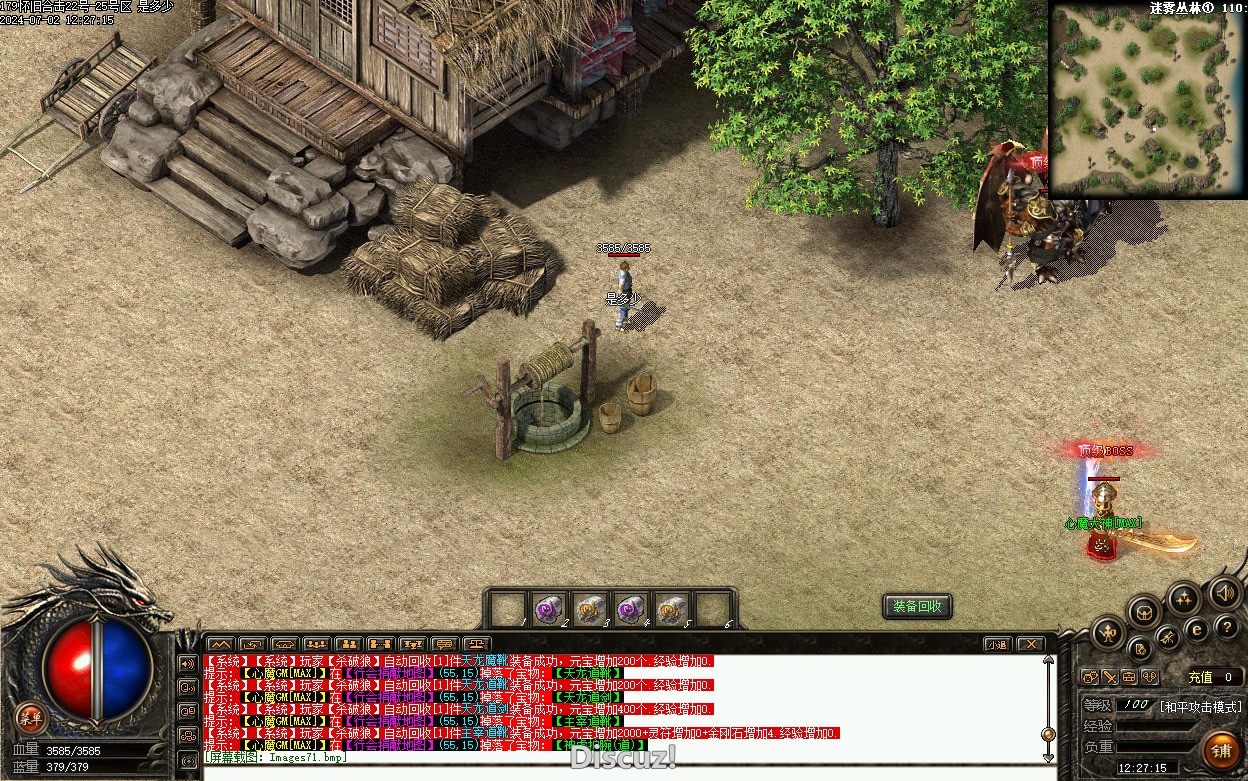Image resolution: width=1248 pixels, height=781 pixels.
Task: Click the 小退 logout button
Action: 997,644
